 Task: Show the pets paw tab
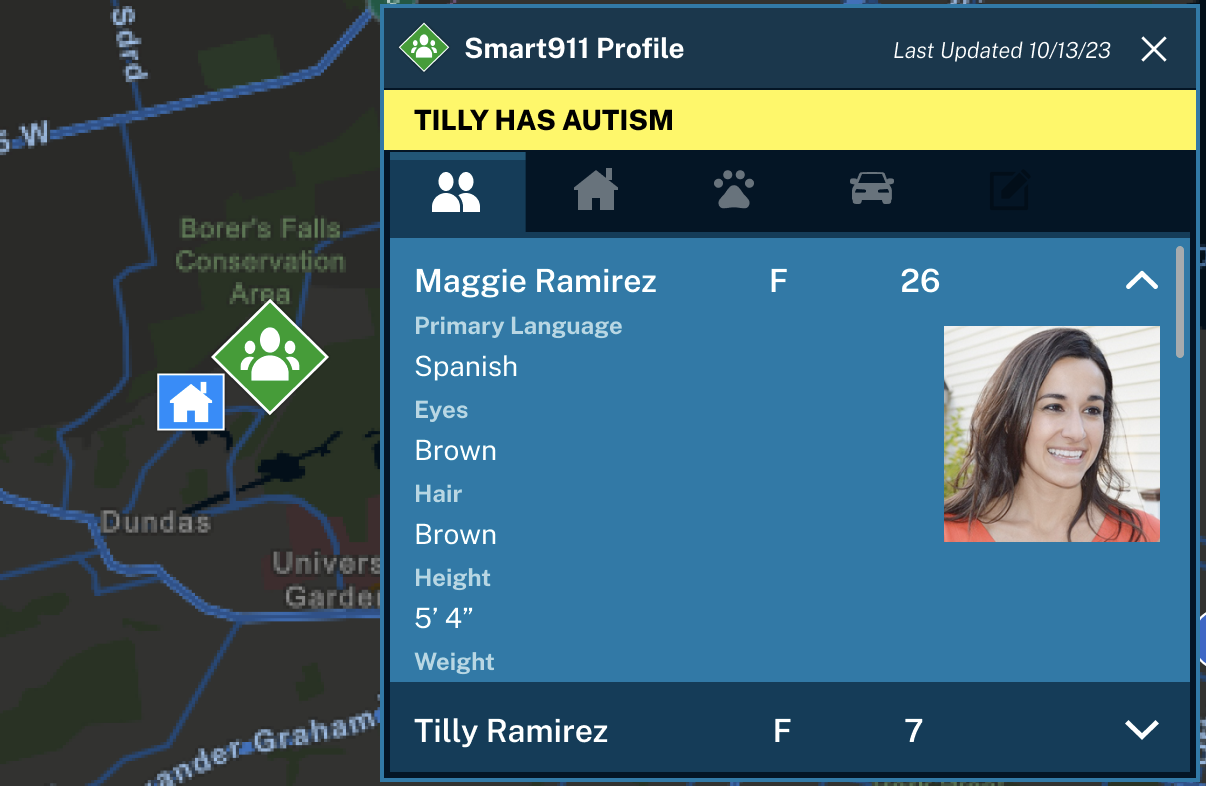click(x=734, y=190)
